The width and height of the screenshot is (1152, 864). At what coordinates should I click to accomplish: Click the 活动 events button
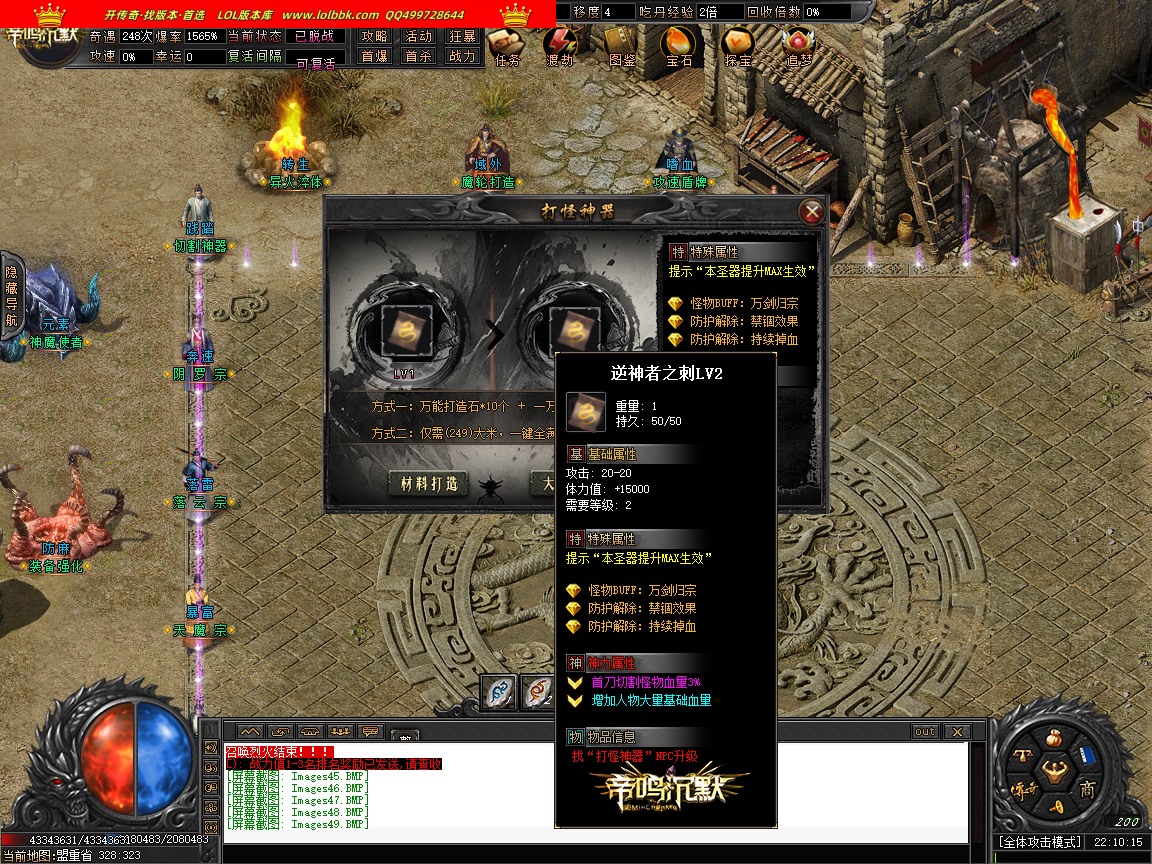click(418, 36)
